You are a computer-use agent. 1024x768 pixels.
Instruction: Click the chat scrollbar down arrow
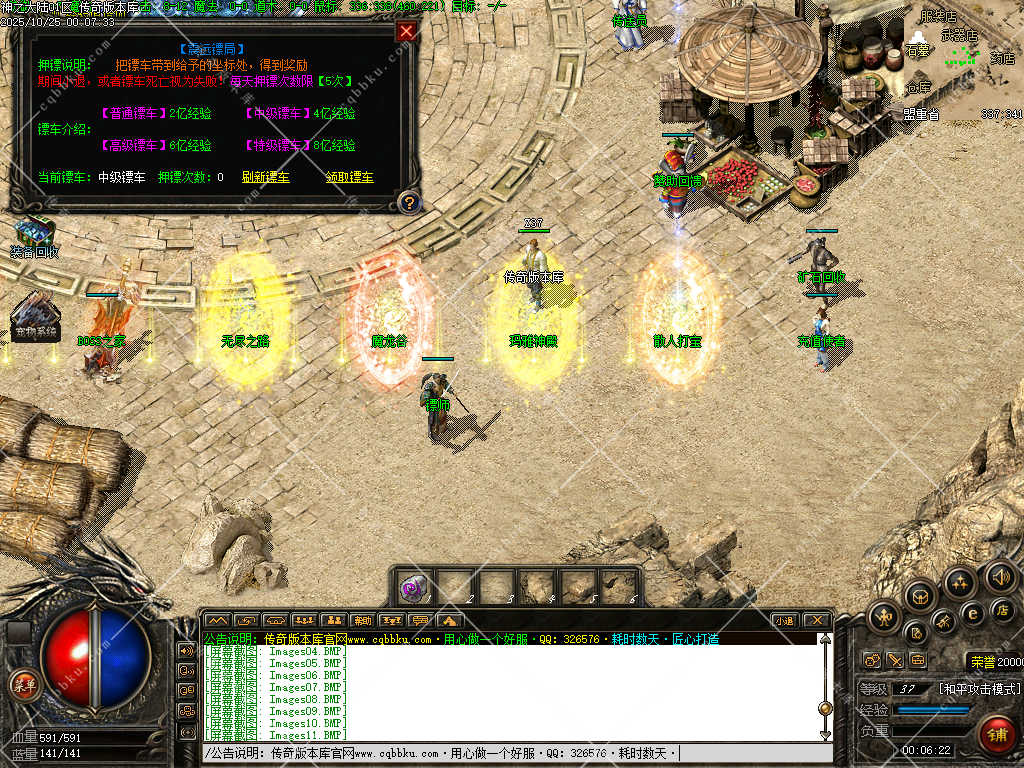click(825, 735)
